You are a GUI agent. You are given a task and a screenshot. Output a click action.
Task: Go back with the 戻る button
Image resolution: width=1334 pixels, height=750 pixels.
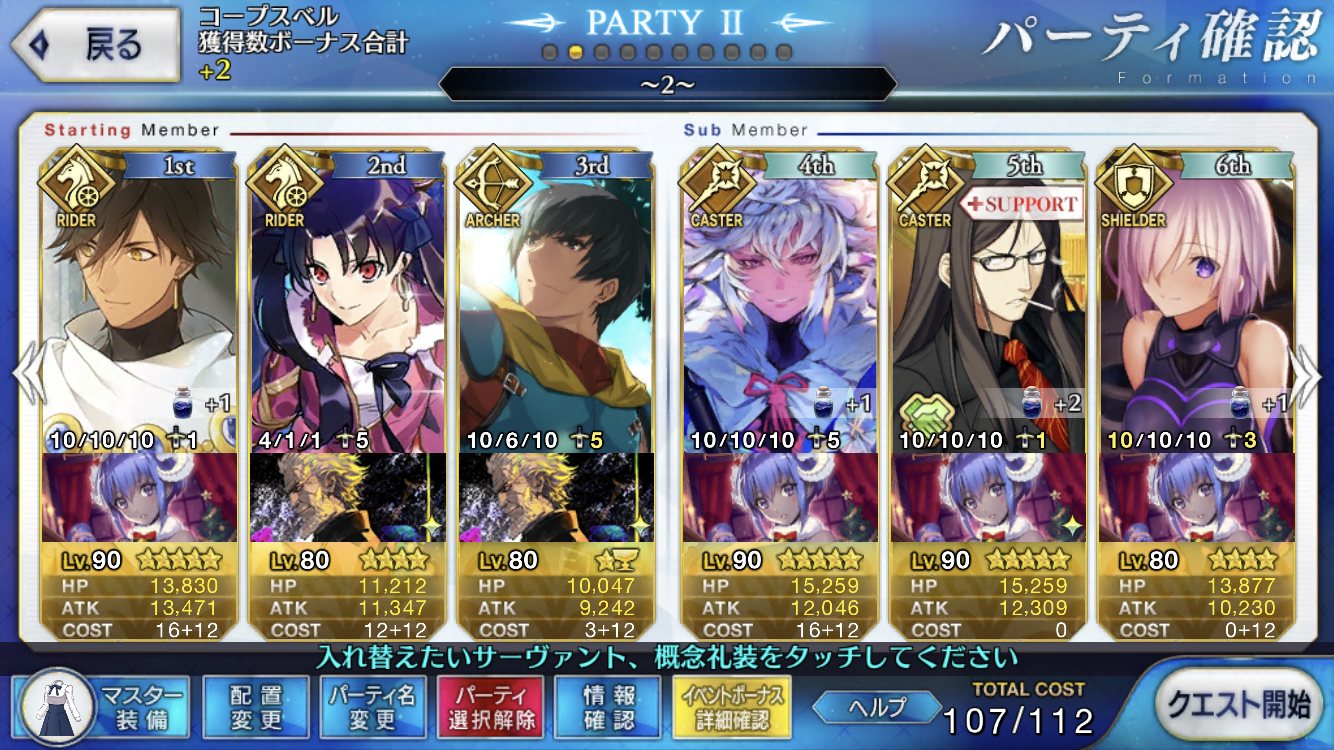pyautogui.click(x=97, y=45)
